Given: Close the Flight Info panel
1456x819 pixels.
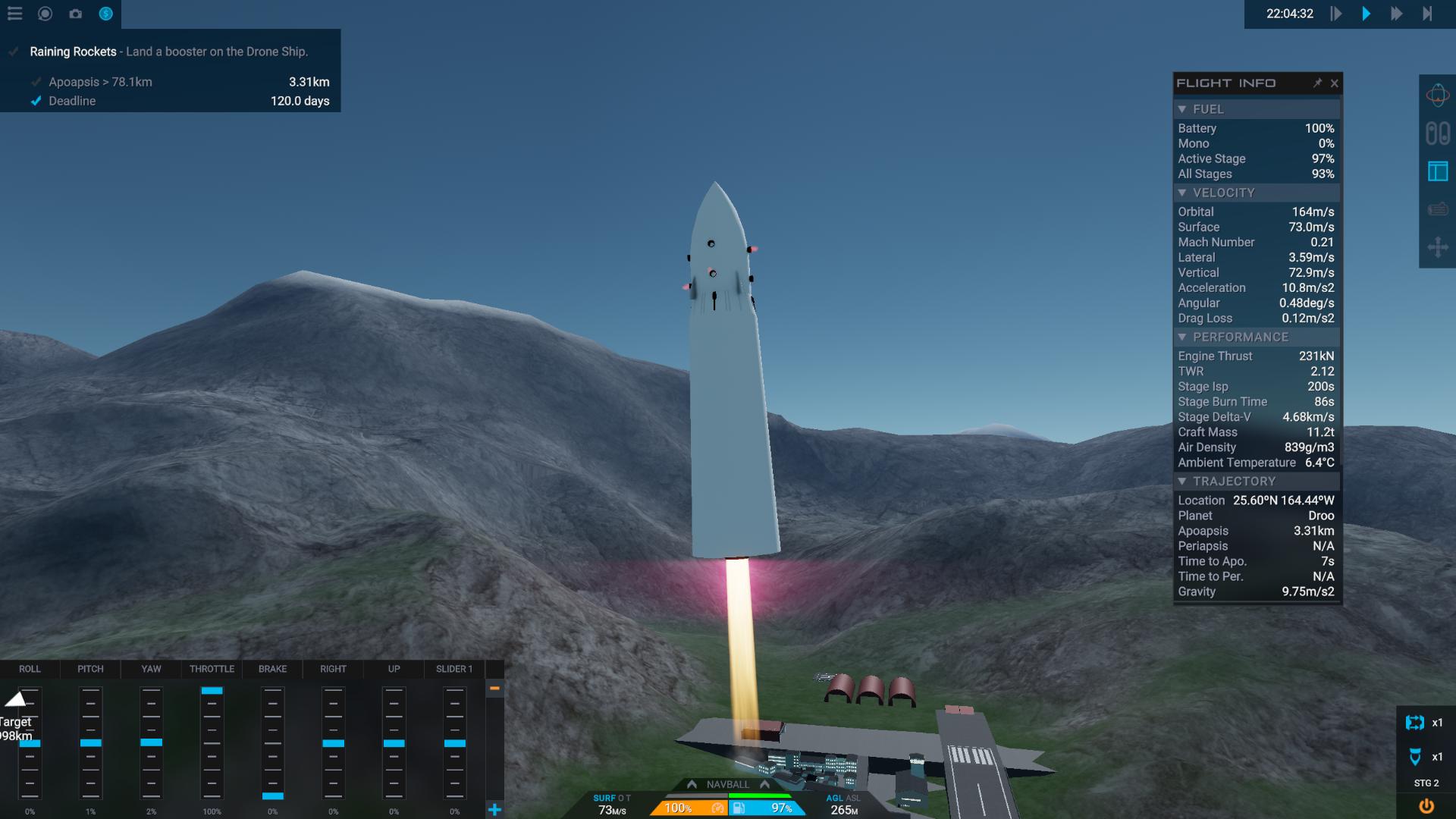Looking at the screenshot, I should 1335,83.
